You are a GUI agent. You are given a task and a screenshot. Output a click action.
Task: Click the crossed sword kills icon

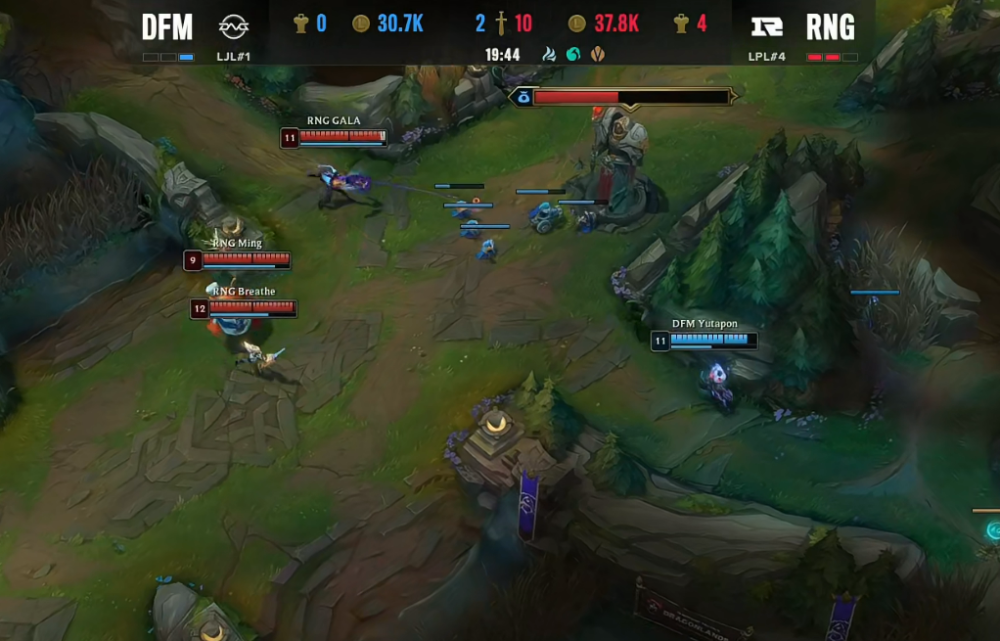tap(500, 23)
